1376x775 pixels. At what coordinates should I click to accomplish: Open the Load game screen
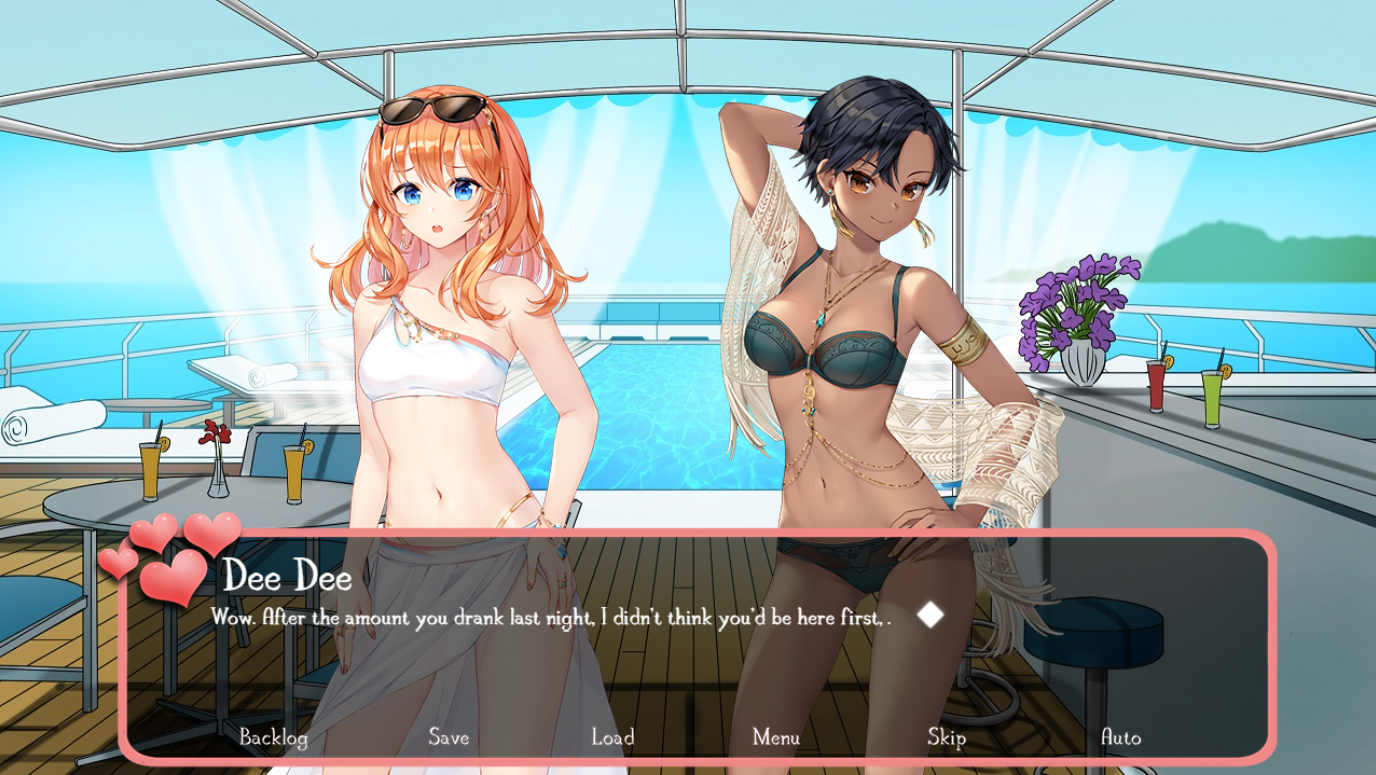click(612, 738)
